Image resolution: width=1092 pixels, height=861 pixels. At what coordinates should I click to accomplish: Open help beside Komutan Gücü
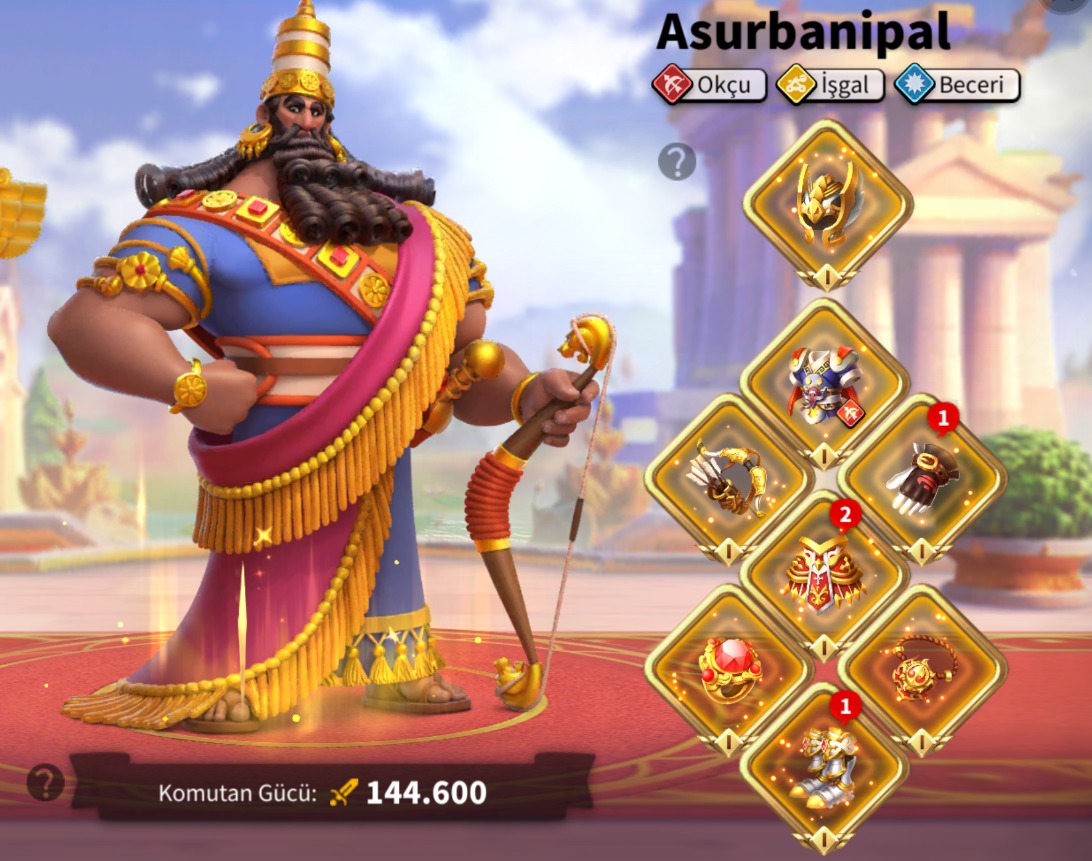(x=45, y=782)
